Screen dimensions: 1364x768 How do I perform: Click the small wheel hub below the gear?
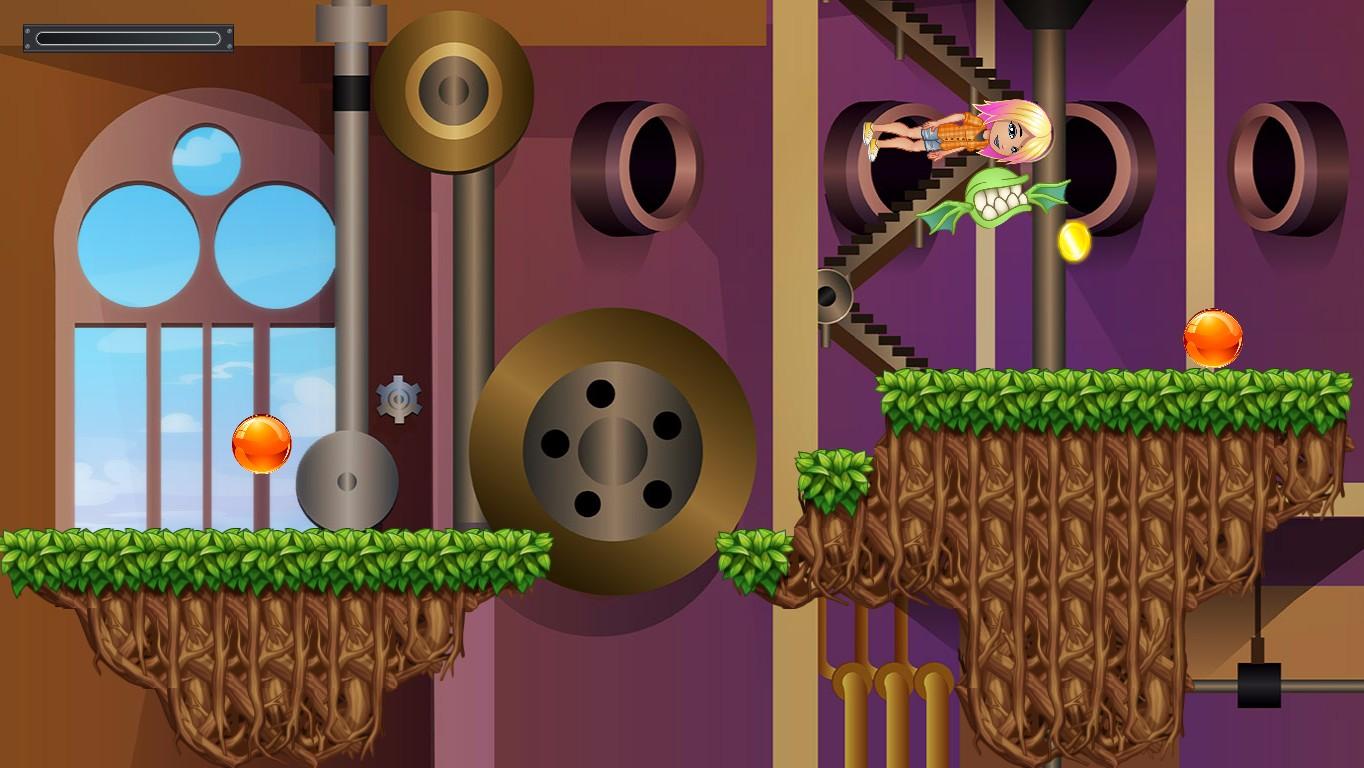(x=348, y=480)
